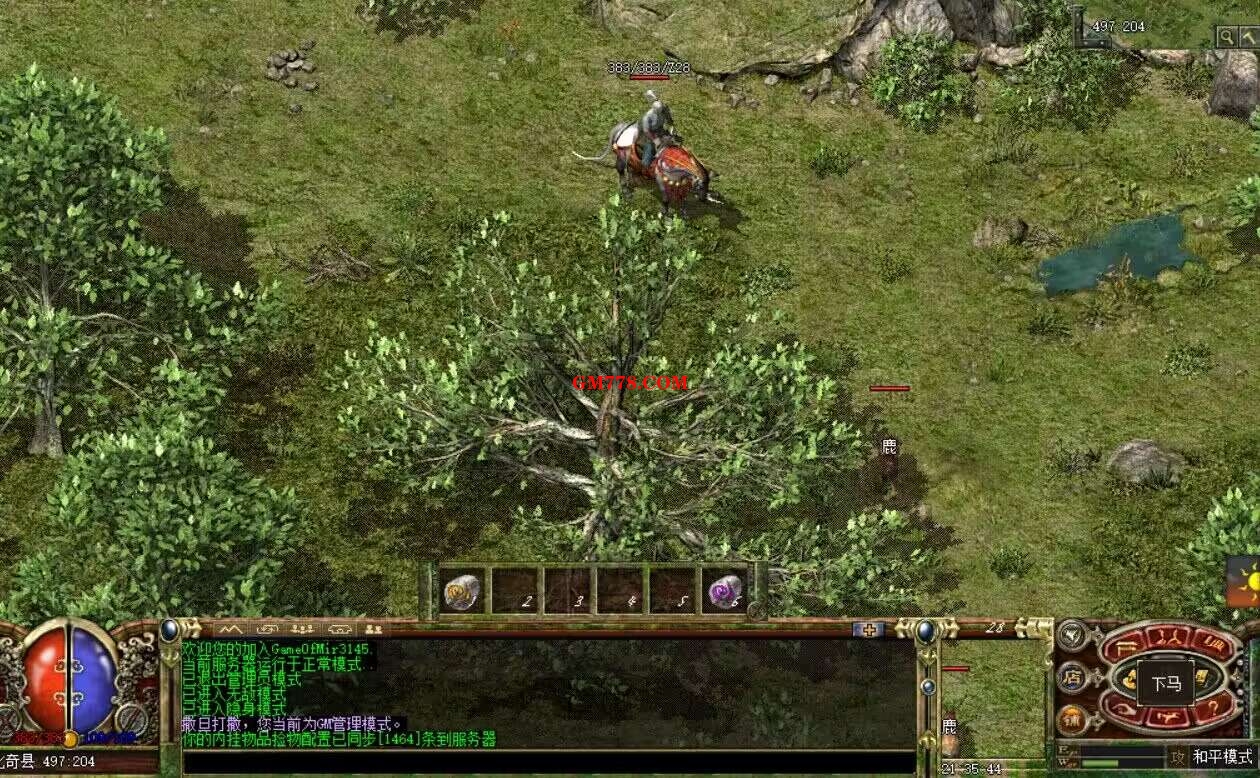This screenshot has width=1260, height=778.
Task: Use the purple rune stone in belt slot
Action: (724, 591)
